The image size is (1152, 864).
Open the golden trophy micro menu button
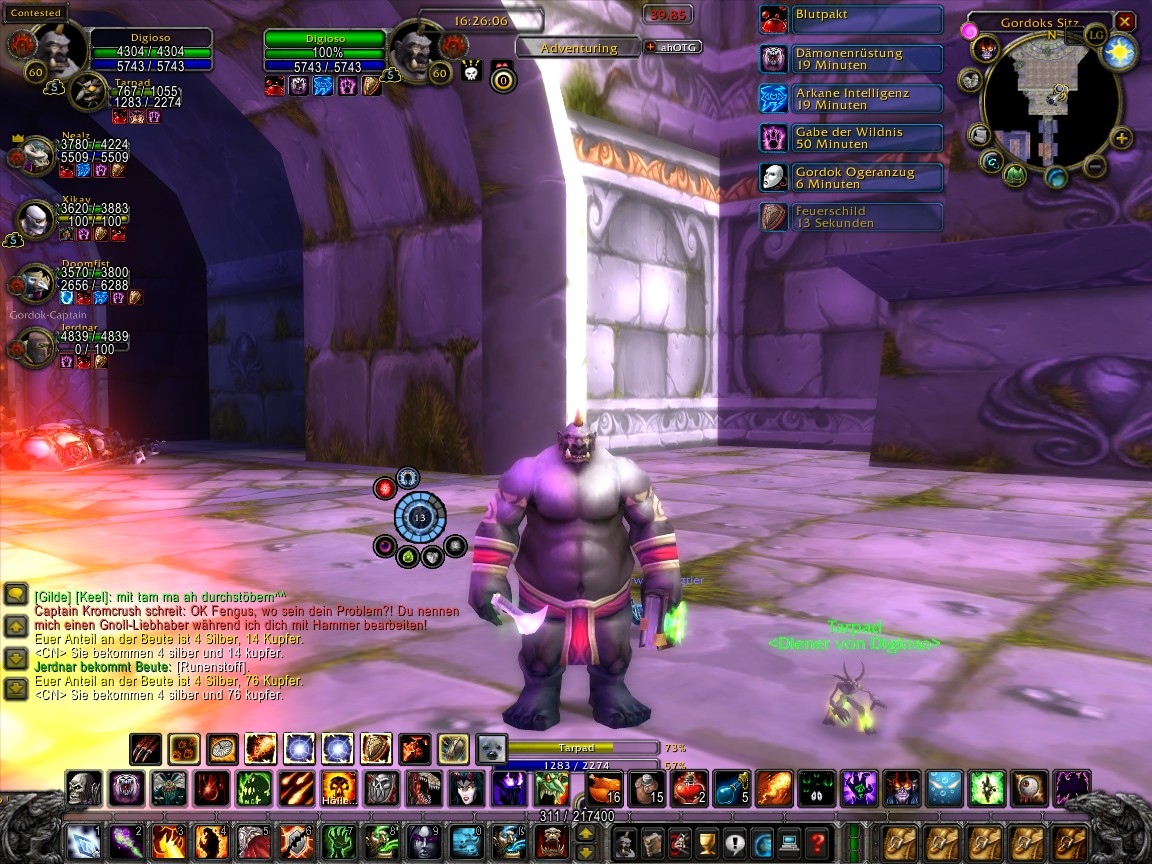tap(707, 842)
